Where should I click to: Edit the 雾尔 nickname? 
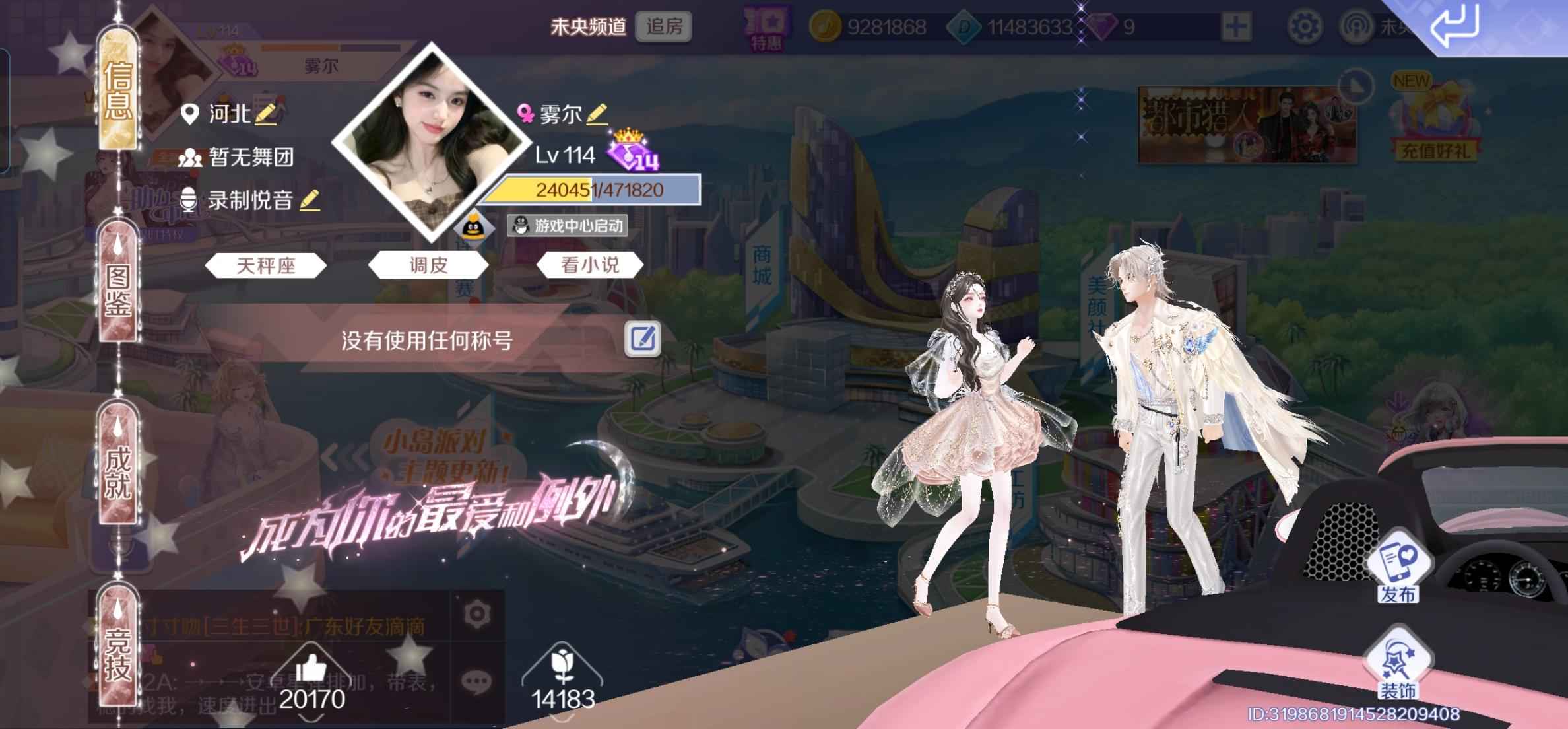[597, 114]
